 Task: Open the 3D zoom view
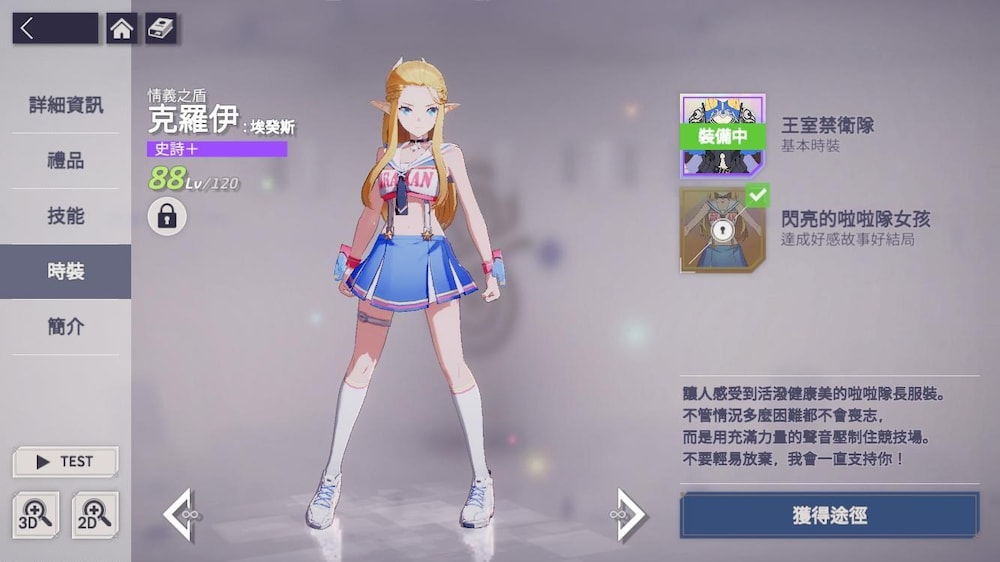35,515
